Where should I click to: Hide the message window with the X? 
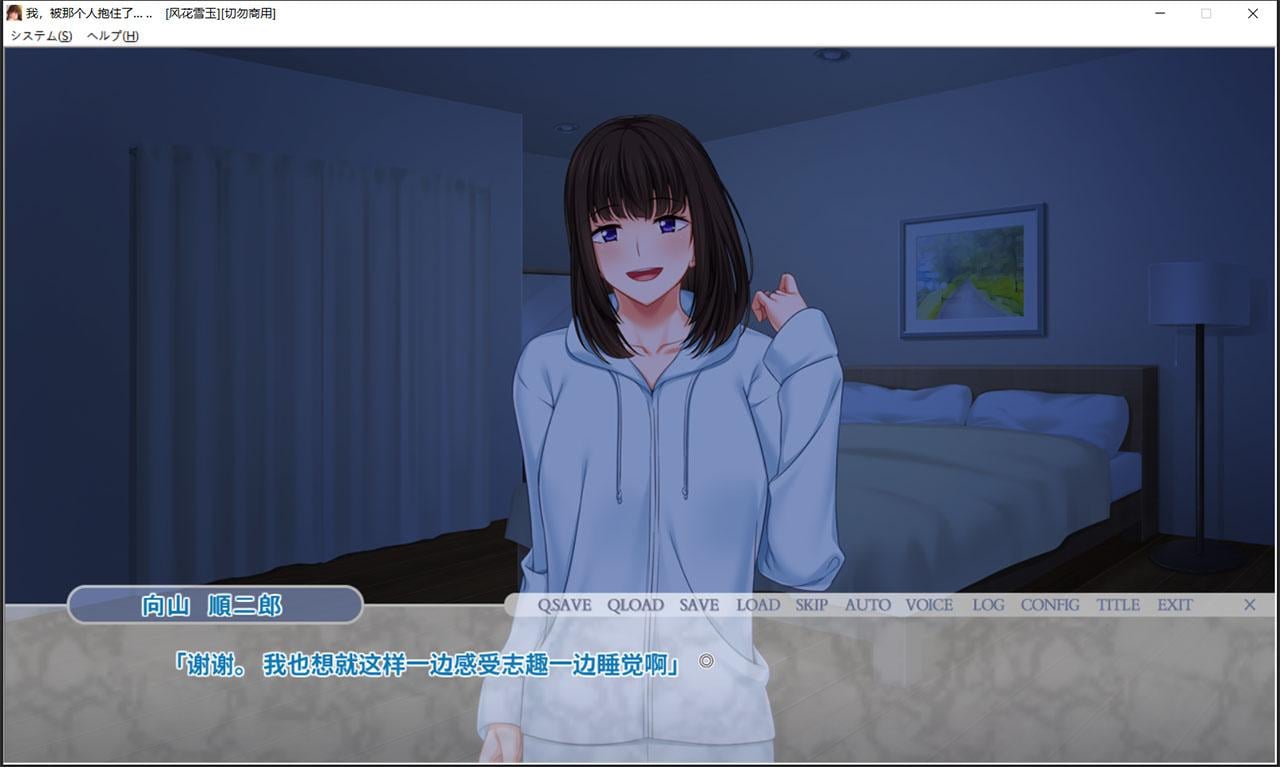(1249, 604)
